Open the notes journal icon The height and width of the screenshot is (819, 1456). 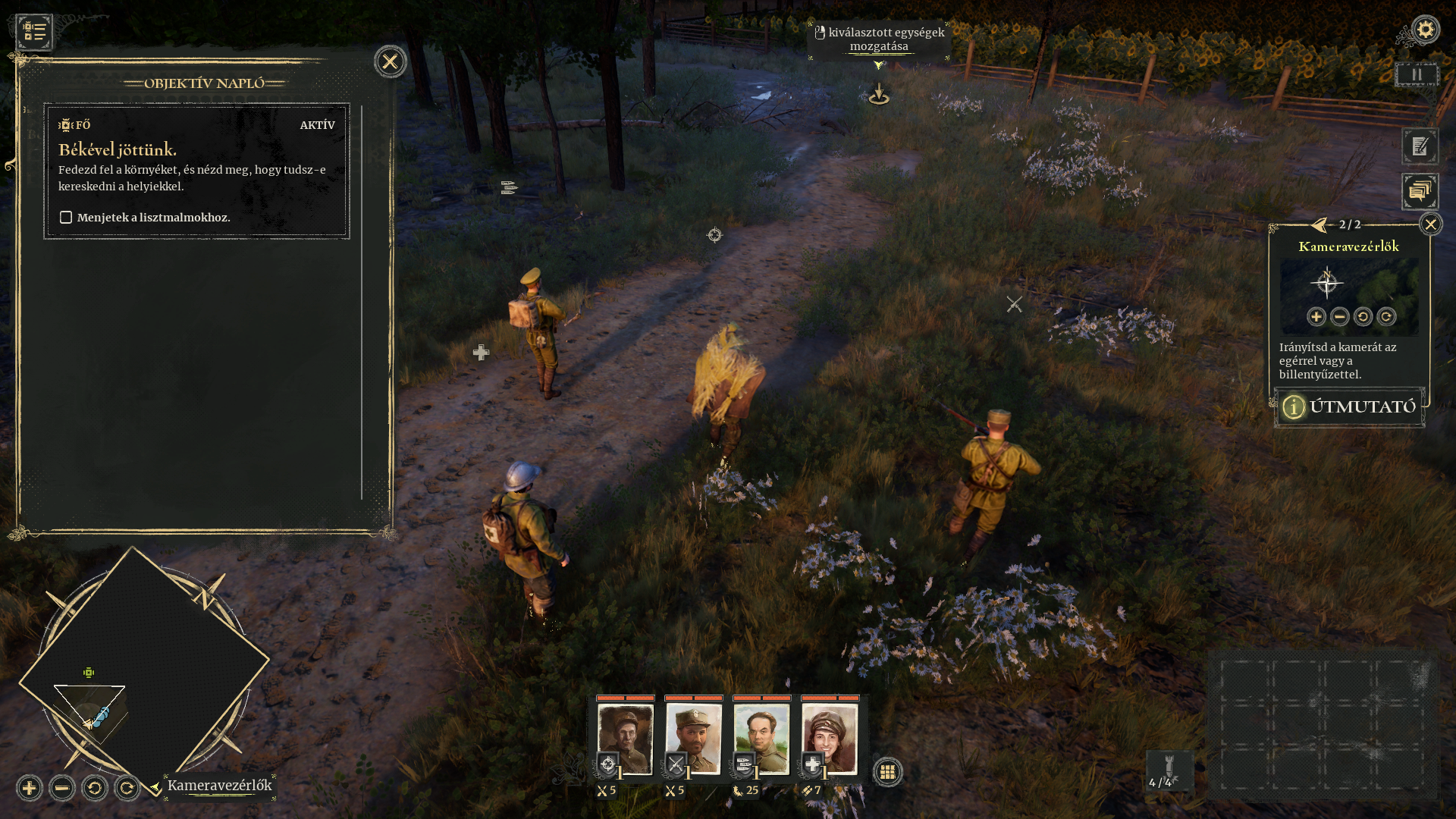pyautogui.click(x=1420, y=146)
